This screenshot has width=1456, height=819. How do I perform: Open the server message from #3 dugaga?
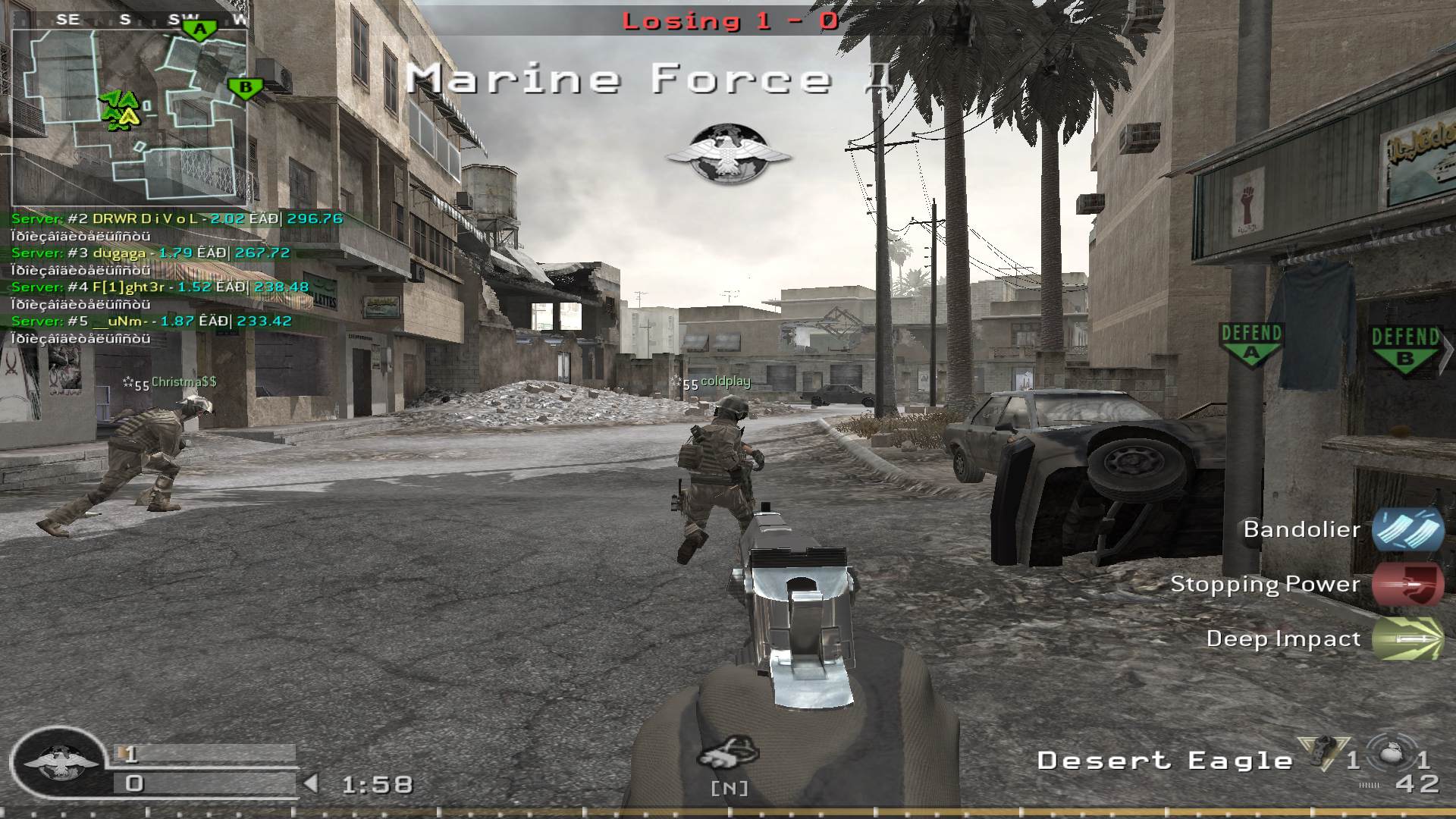click(121, 253)
